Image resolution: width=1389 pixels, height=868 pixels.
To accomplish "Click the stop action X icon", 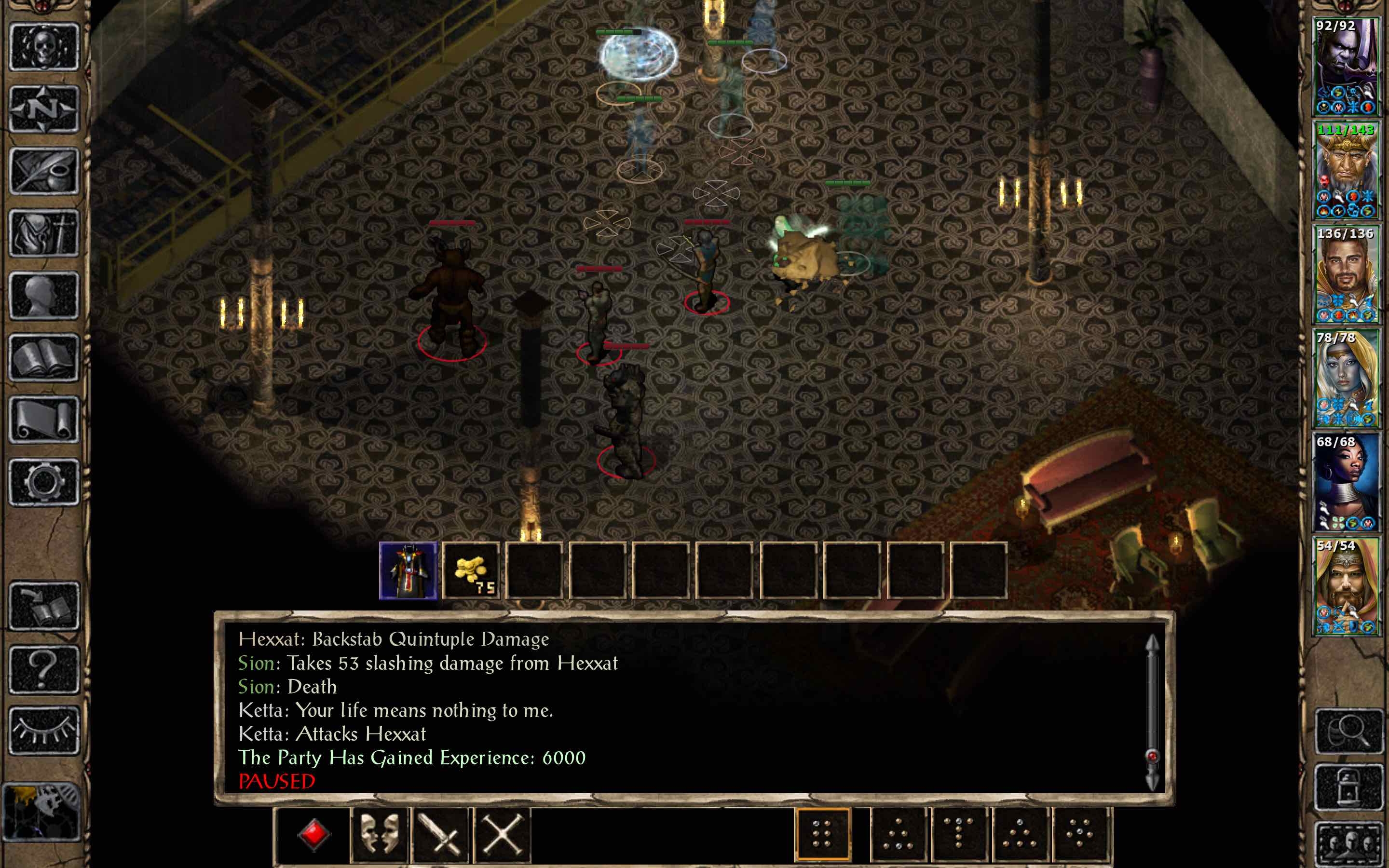I will click(504, 835).
